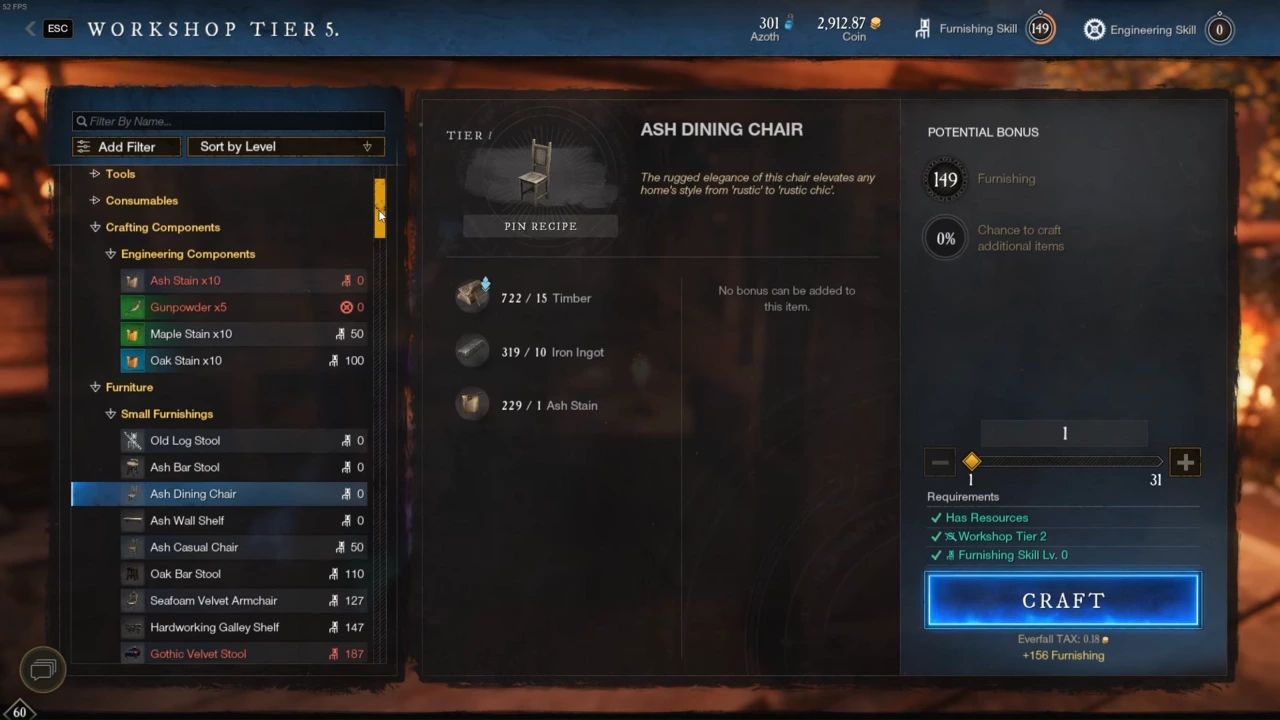Open the Sort by Level dropdown

click(285, 146)
